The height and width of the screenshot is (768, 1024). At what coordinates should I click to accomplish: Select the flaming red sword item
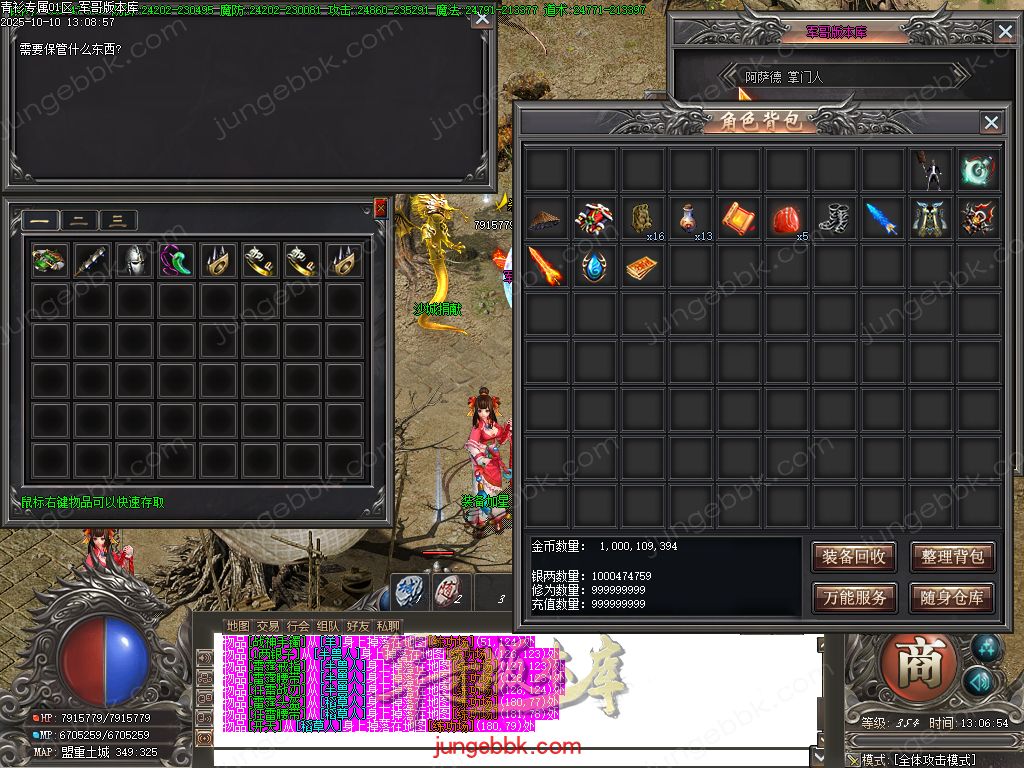click(546, 266)
